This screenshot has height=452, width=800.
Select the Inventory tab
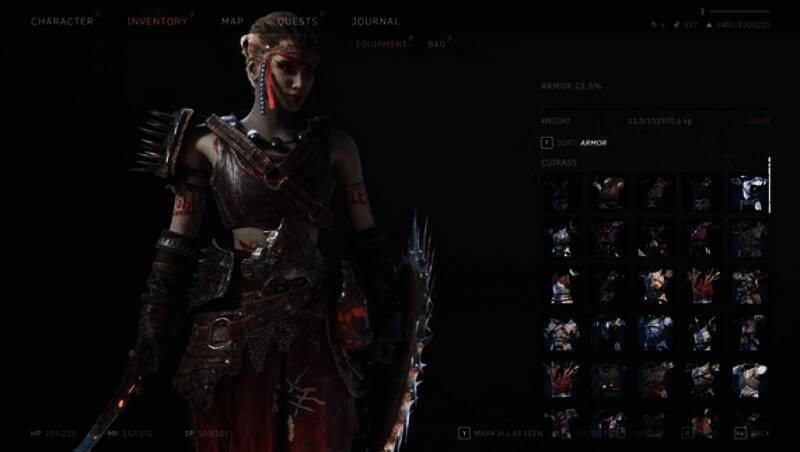pyautogui.click(x=158, y=21)
